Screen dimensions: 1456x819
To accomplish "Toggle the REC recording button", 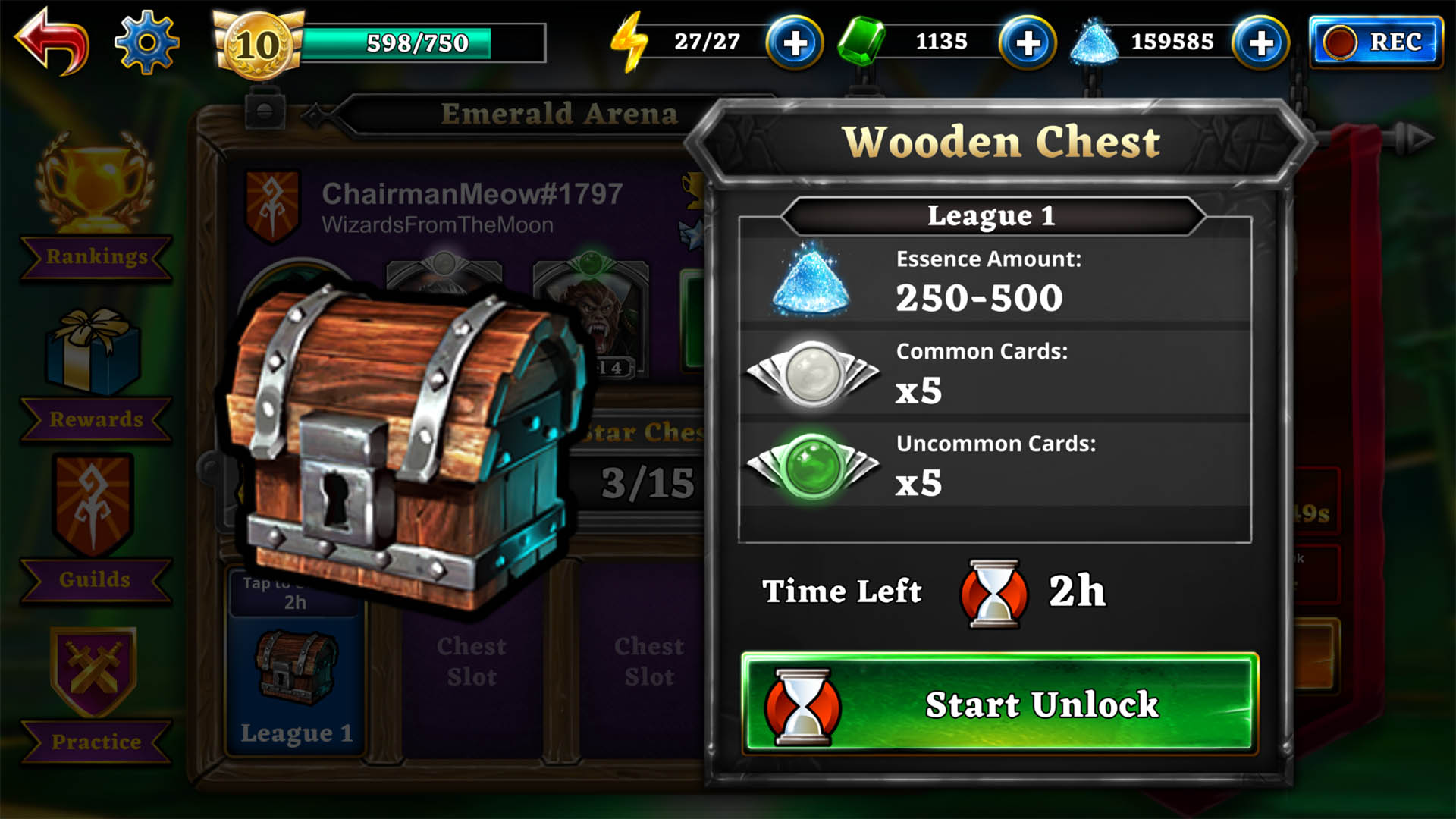I will pyautogui.click(x=1376, y=42).
